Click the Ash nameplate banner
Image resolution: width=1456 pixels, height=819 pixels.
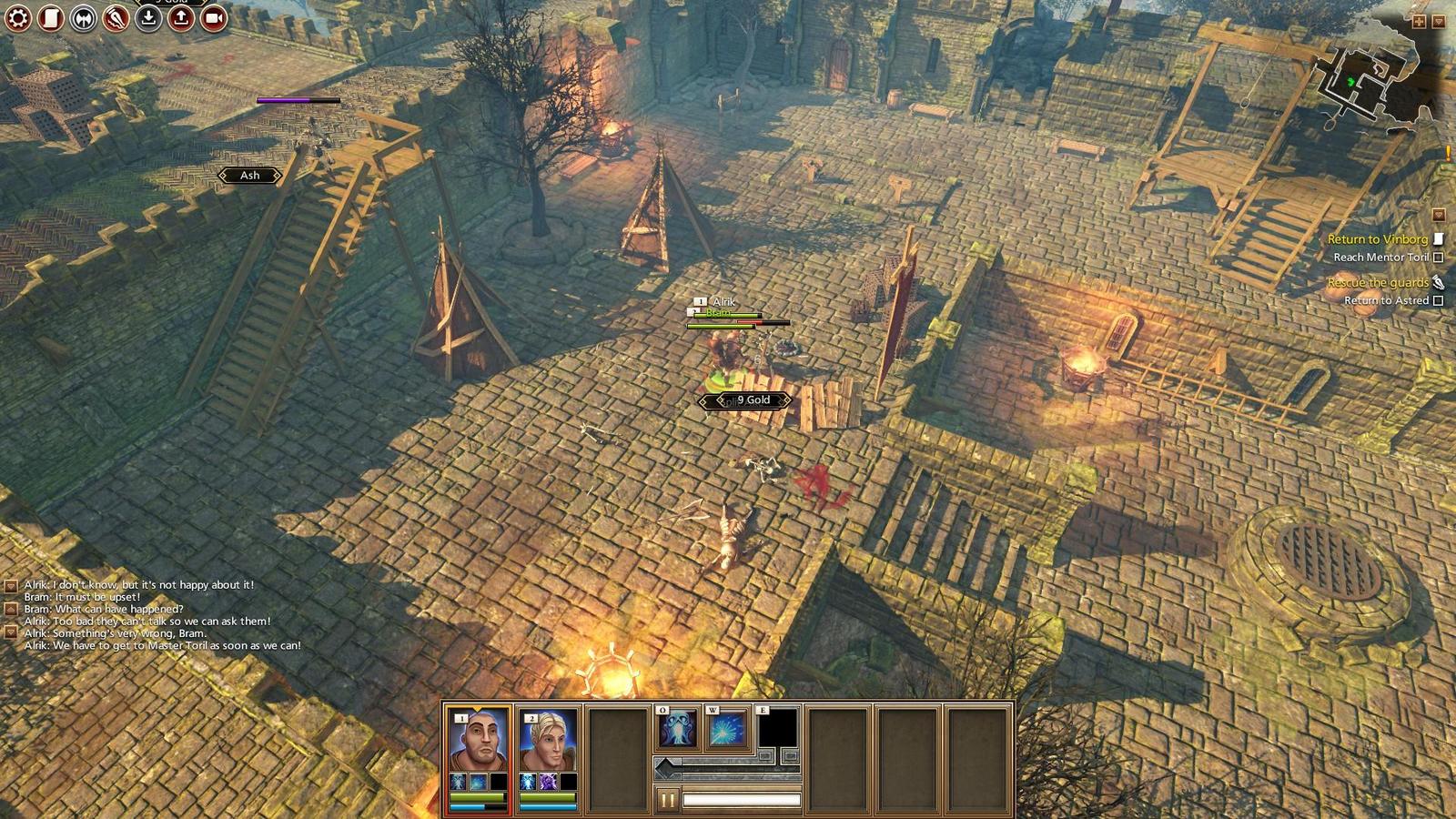pyautogui.click(x=248, y=176)
